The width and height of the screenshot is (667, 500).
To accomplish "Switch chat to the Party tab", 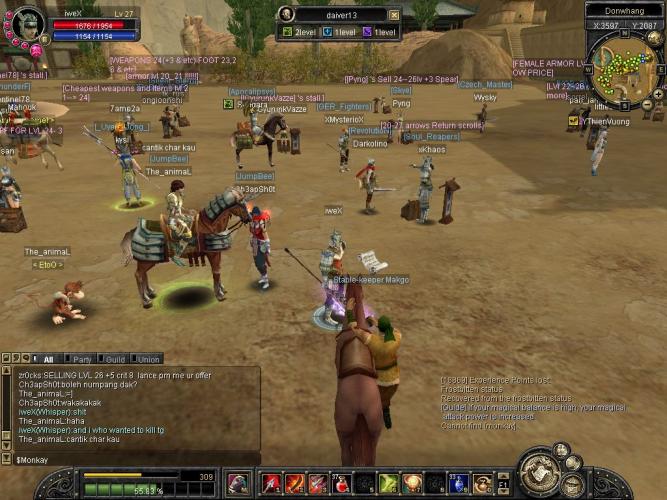I will (82, 359).
